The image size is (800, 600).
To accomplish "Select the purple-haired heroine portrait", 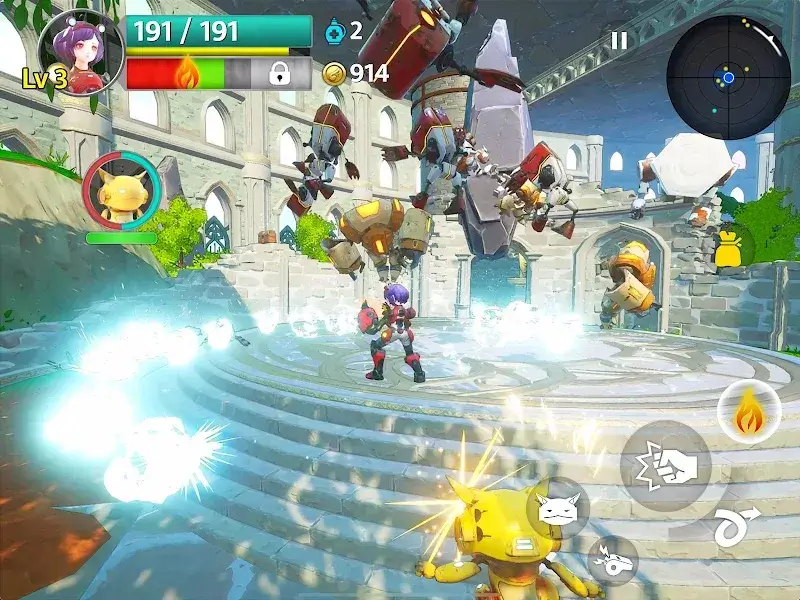I will (80, 50).
